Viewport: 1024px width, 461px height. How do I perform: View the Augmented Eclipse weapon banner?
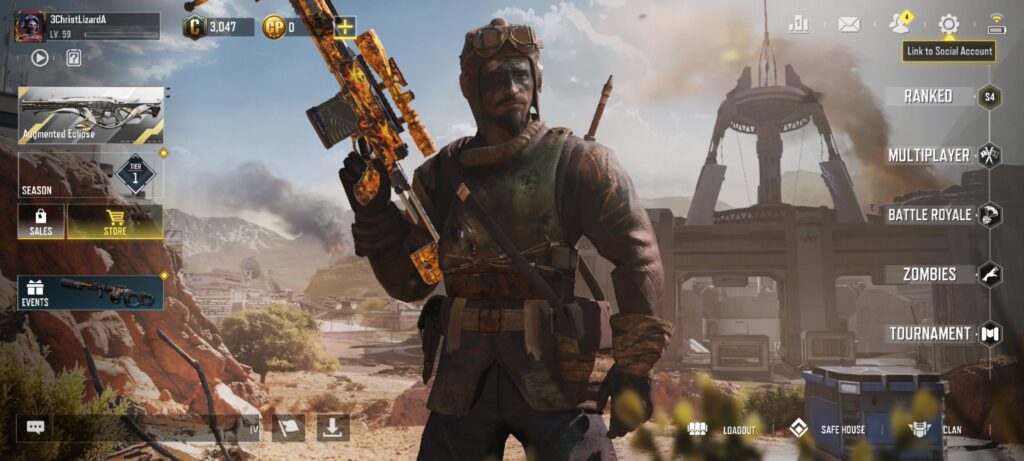(x=91, y=115)
